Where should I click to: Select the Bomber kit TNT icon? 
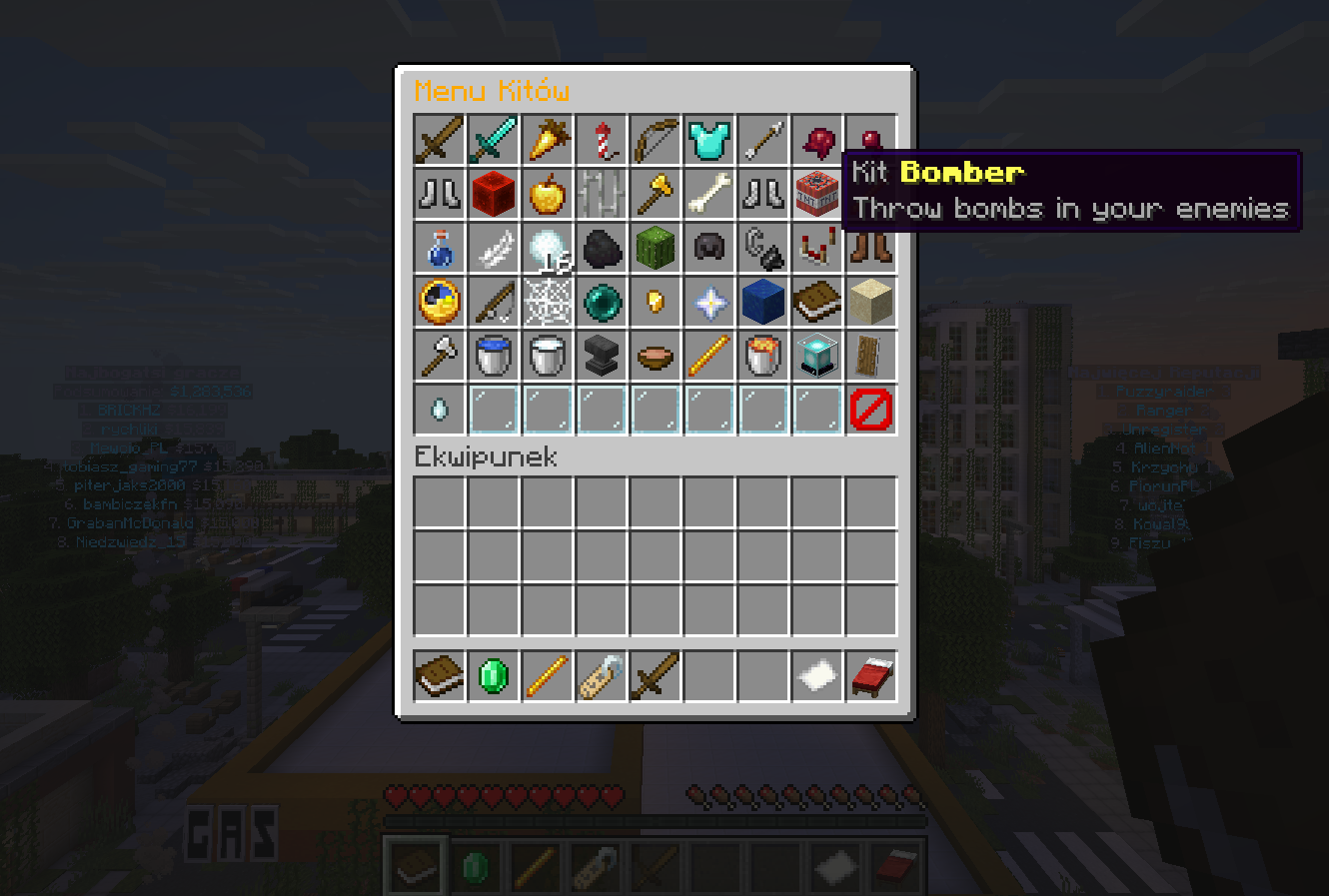click(x=816, y=194)
